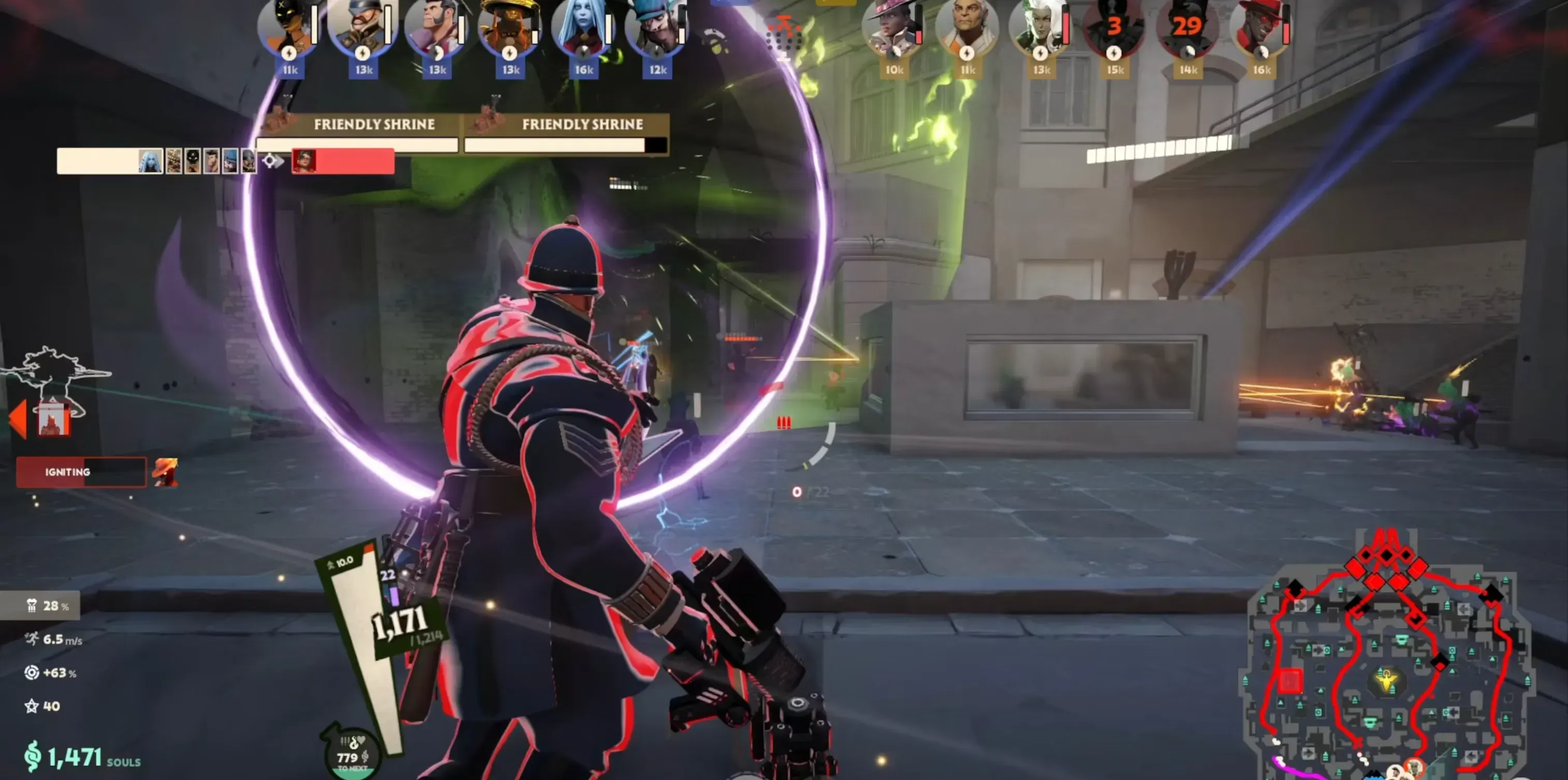
Task: Choose the red-hat sunglasses enemy portrait
Action: click(1261, 27)
